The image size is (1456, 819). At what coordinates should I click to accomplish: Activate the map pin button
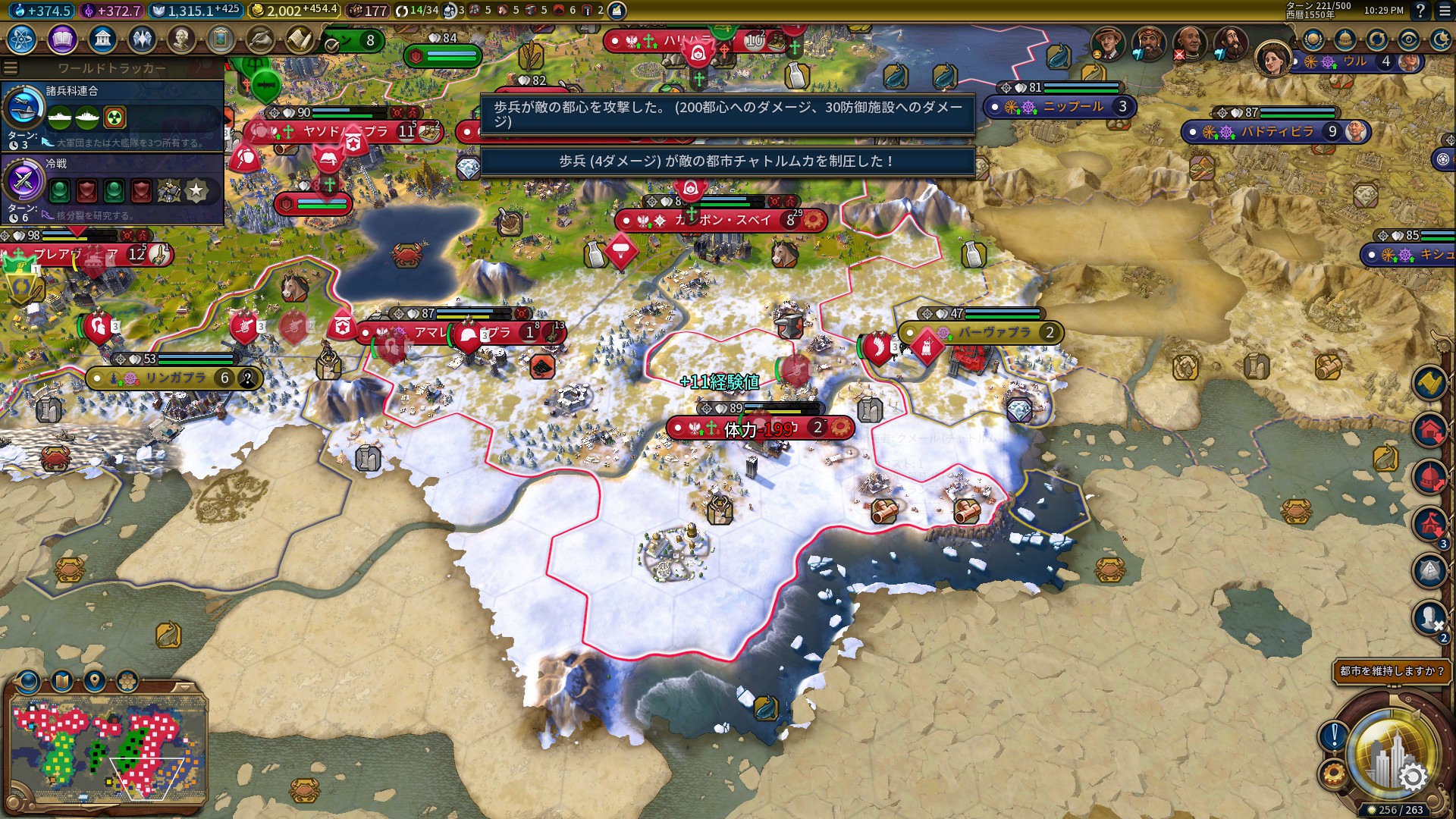[x=95, y=680]
